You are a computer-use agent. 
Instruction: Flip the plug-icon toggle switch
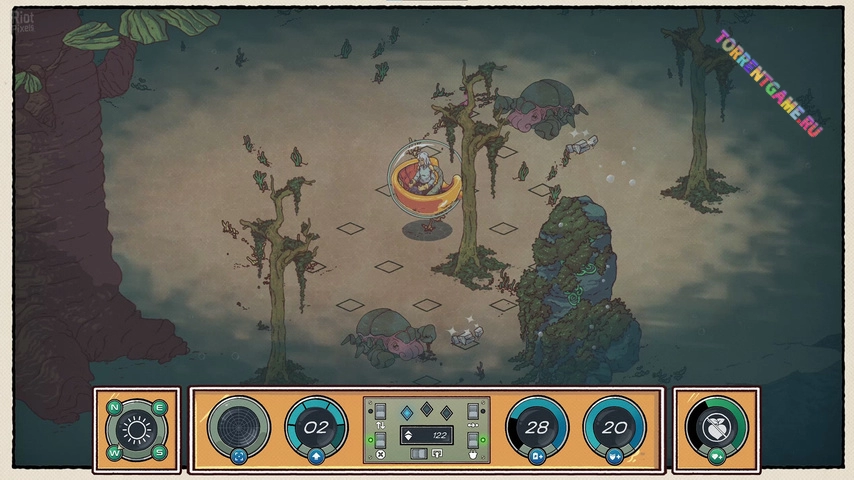473,442
